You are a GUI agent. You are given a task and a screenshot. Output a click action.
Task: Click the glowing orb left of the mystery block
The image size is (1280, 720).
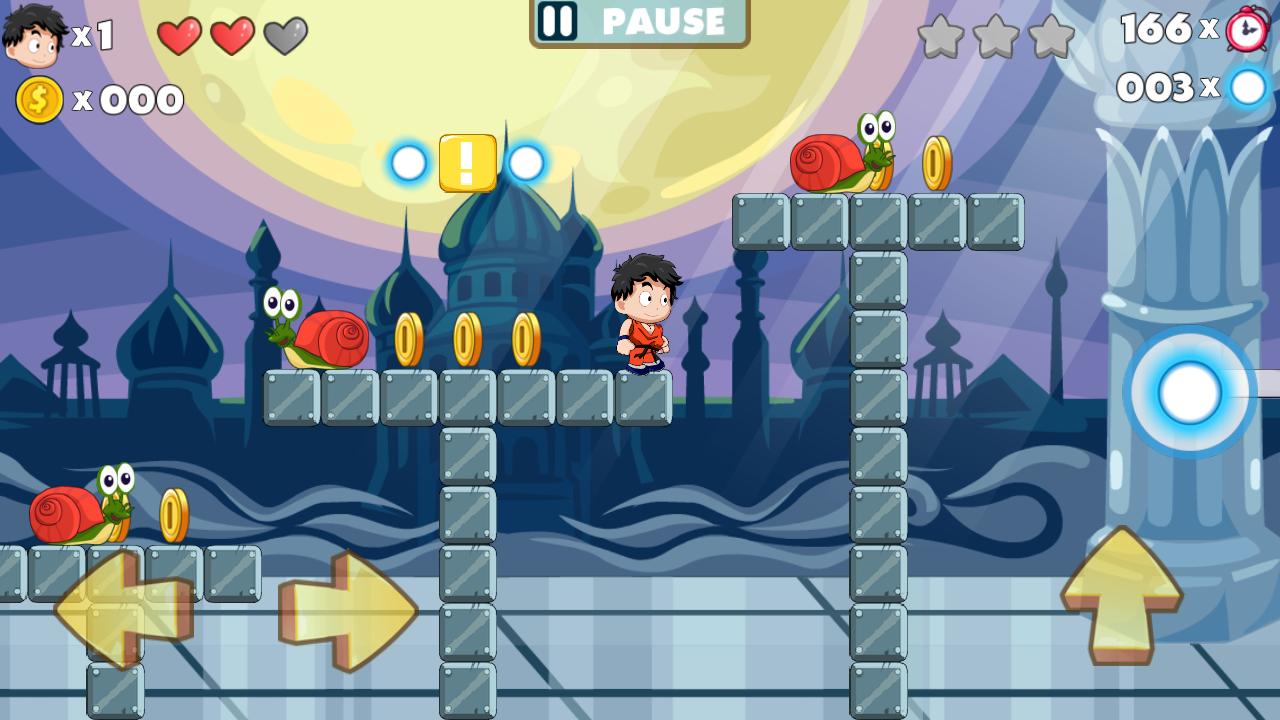pyautogui.click(x=408, y=163)
